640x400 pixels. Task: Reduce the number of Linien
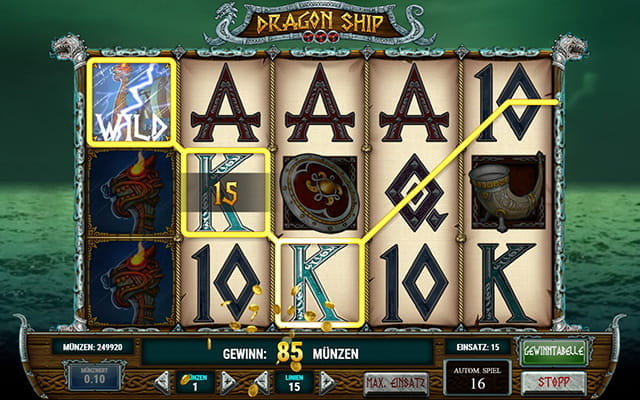click(x=262, y=383)
